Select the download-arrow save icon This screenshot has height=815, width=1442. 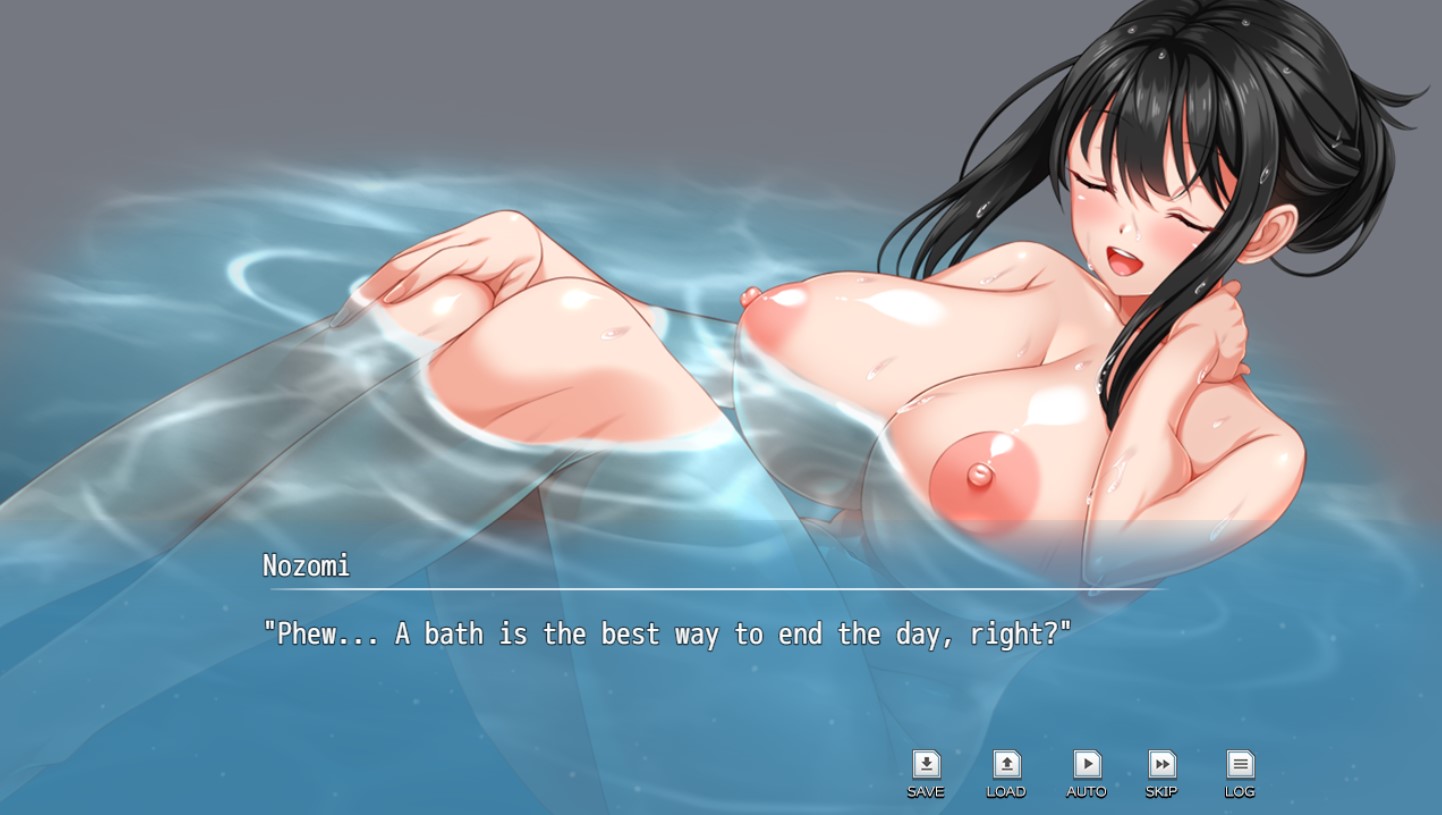(926, 766)
